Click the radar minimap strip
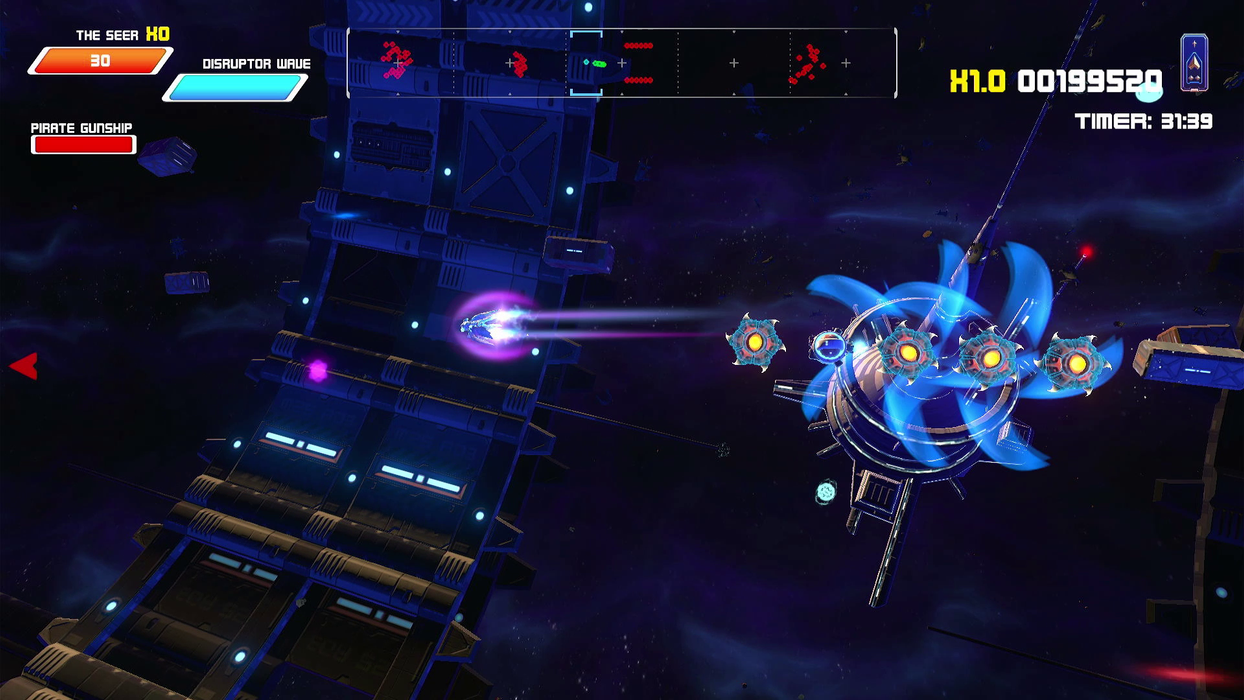Image resolution: width=1244 pixels, height=700 pixels. [621, 63]
